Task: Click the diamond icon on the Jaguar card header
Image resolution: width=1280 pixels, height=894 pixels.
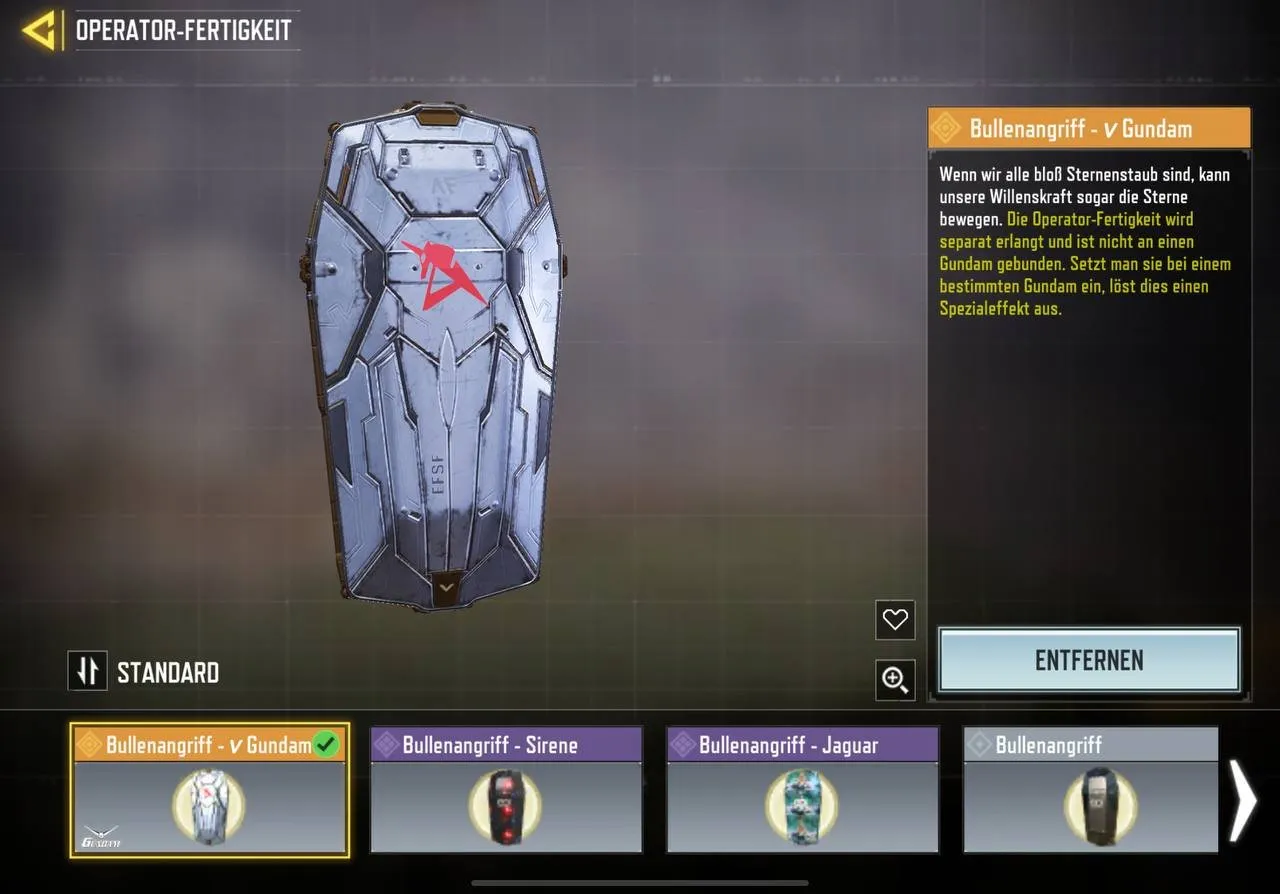Action: pyautogui.click(x=681, y=744)
